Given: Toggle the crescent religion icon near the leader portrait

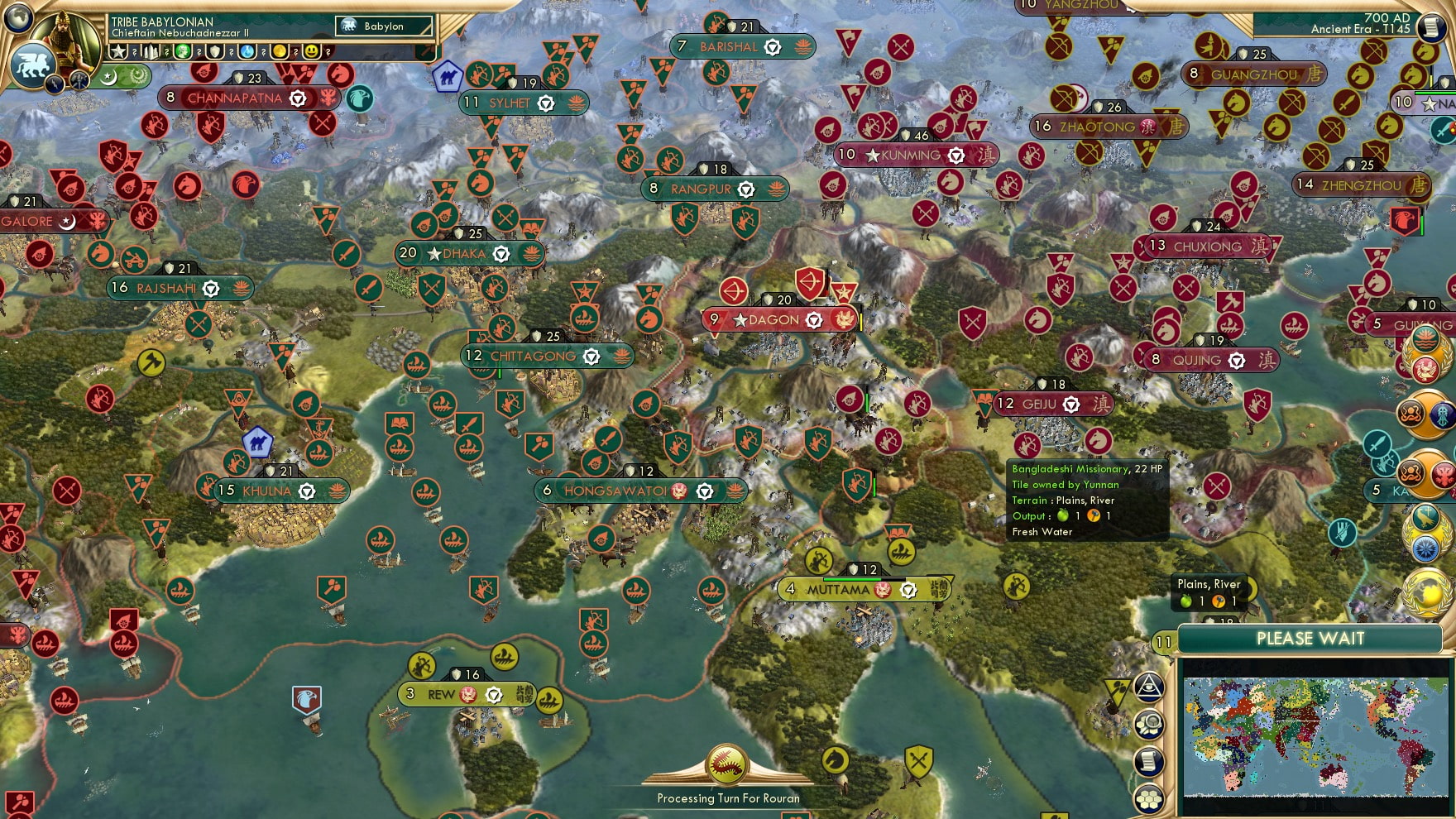Looking at the screenshot, I should coord(108,77).
